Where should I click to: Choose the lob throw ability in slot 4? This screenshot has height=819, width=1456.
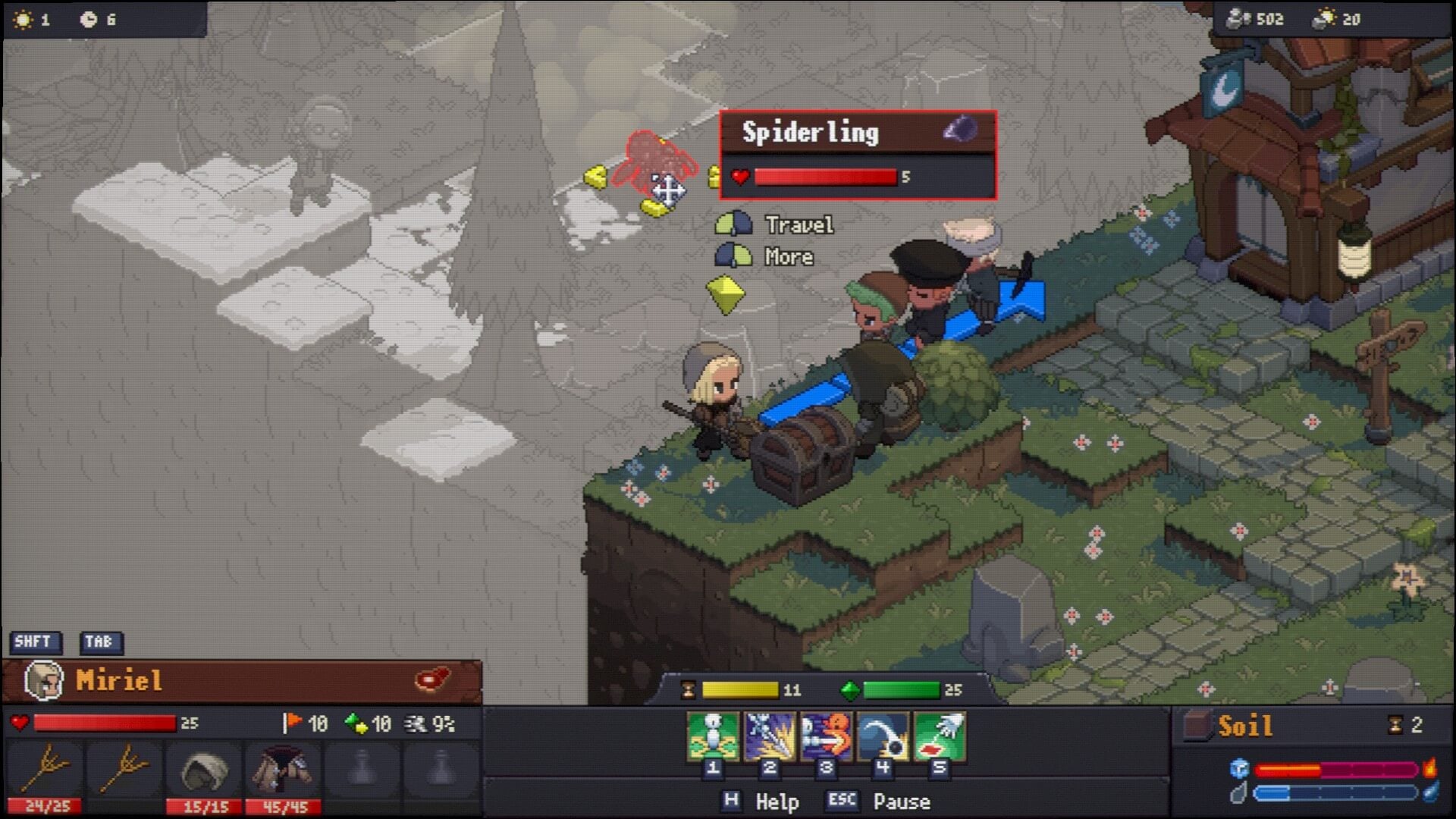coord(883,736)
